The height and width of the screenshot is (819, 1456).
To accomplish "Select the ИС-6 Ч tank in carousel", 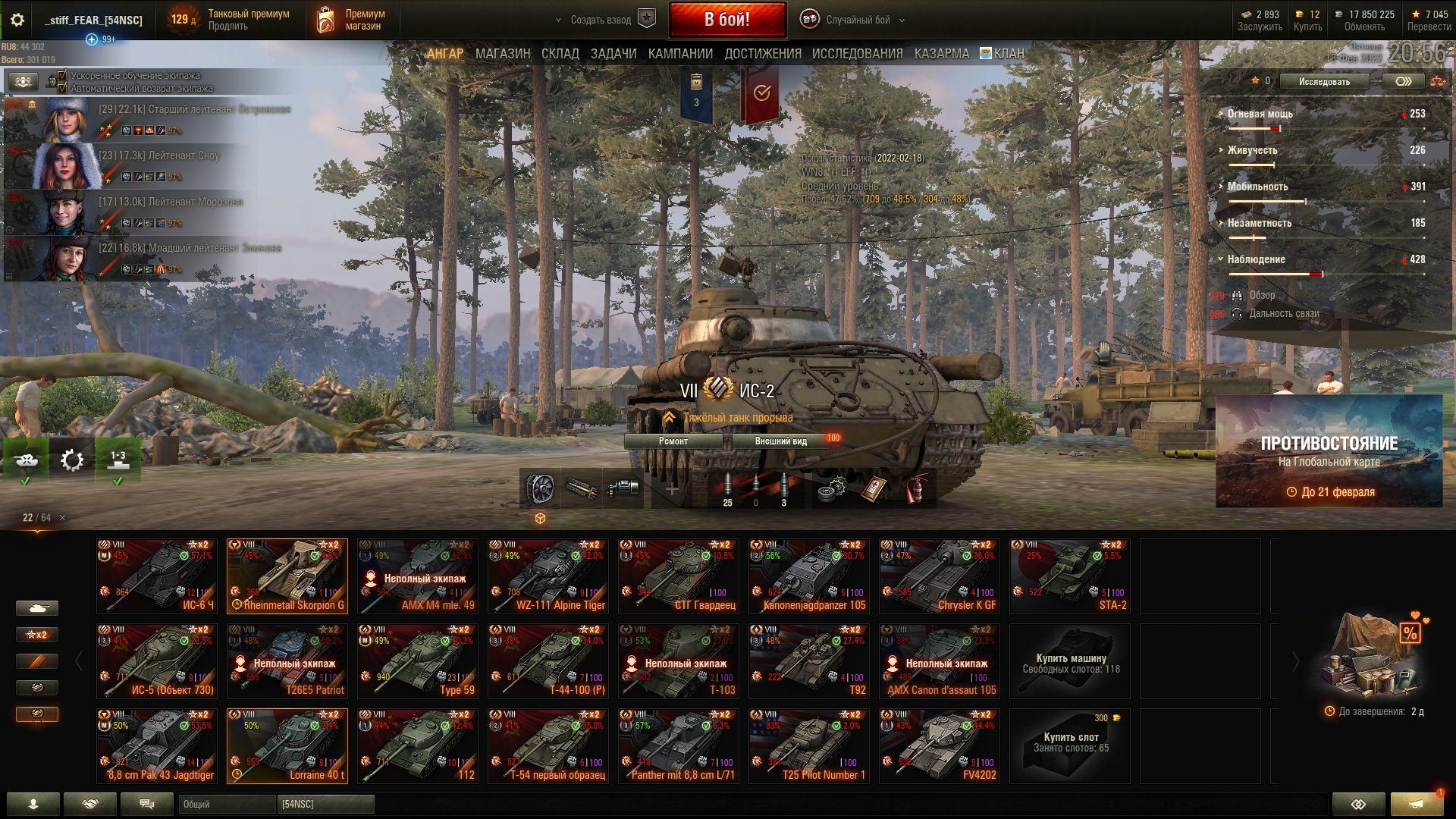I will click(x=157, y=576).
